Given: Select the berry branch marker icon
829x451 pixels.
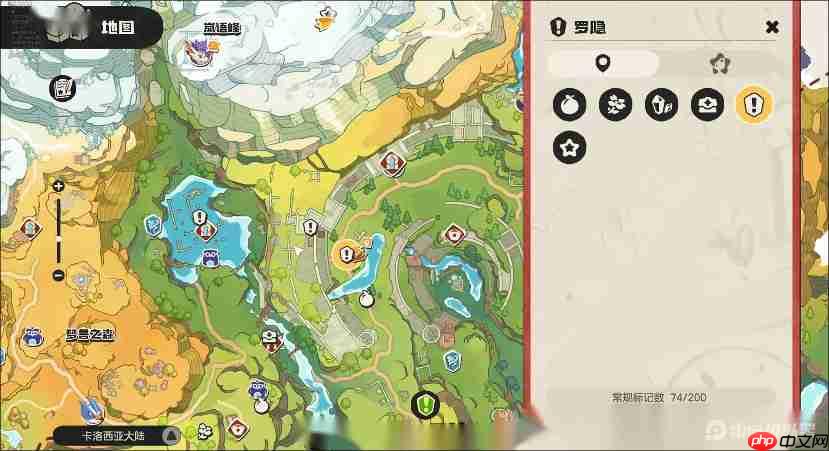Looking at the screenshot, I should pos(615,104).
